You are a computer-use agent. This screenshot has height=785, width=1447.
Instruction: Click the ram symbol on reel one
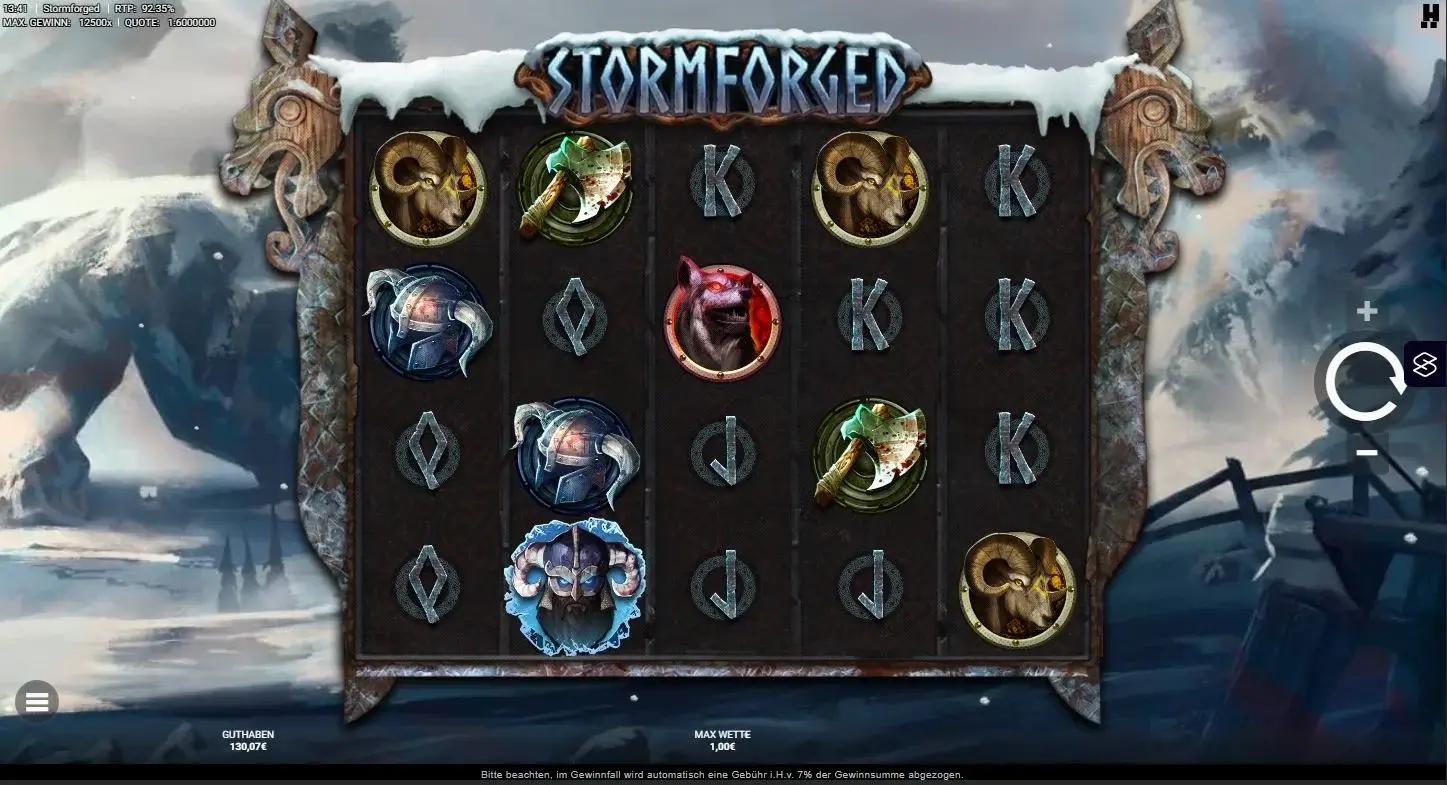[427, 188]
